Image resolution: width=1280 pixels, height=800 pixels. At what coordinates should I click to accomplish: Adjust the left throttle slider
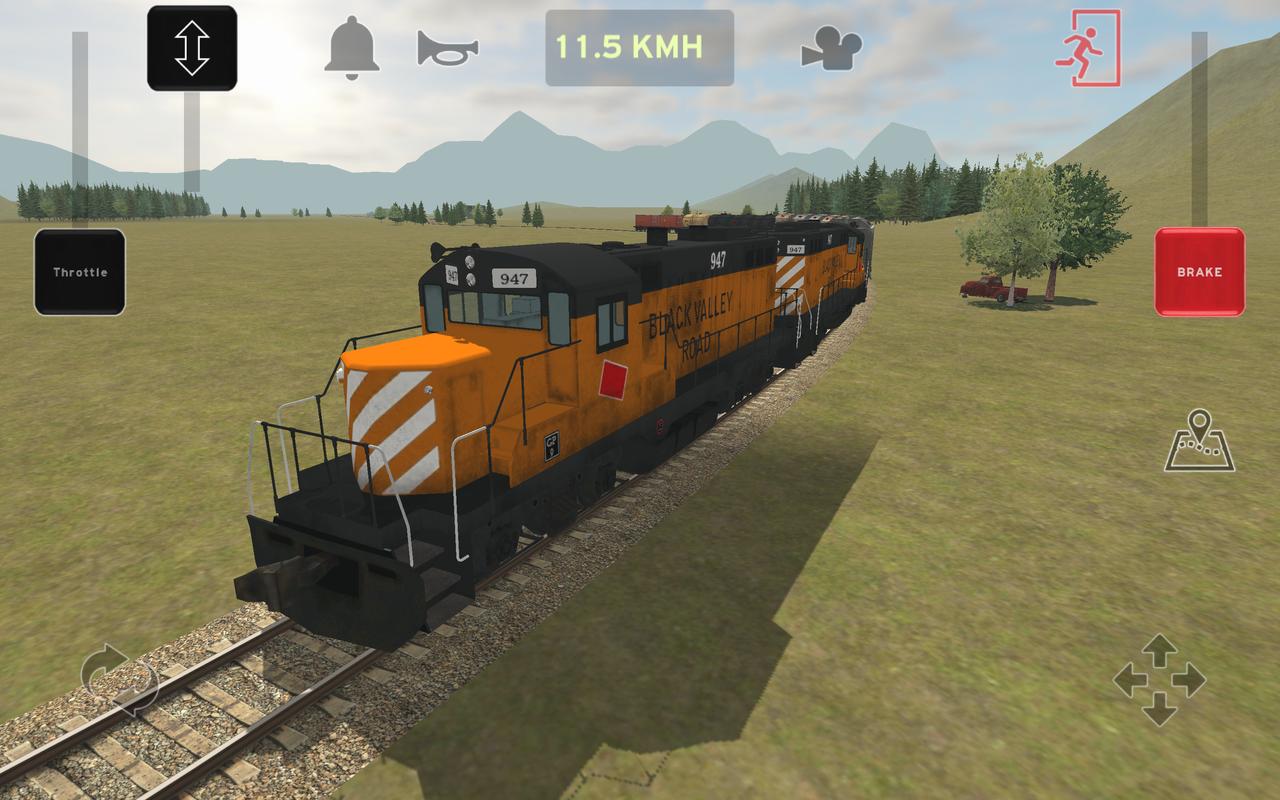pos(78,270)
